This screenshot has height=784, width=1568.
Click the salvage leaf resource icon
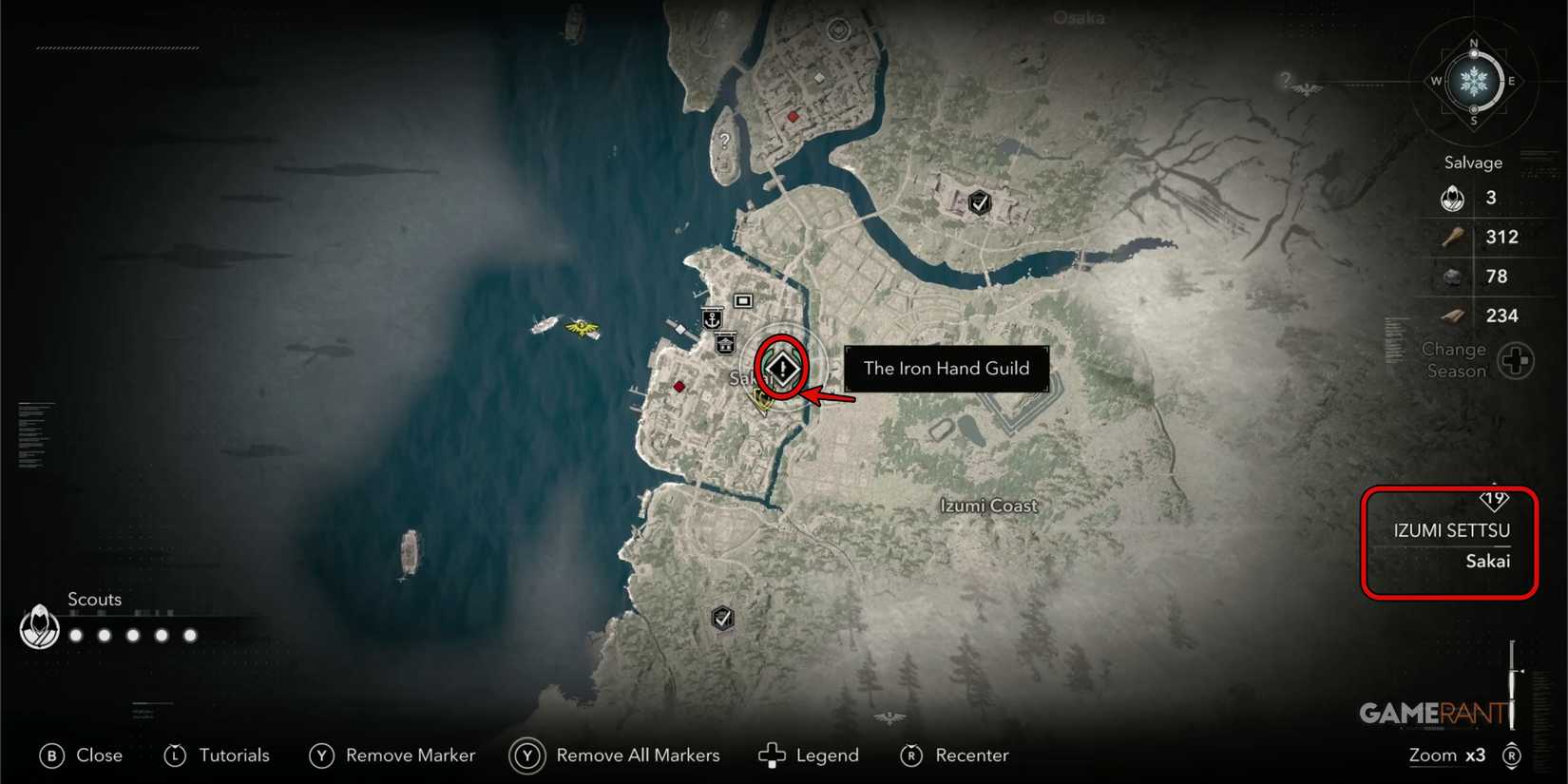click(x=1451, y=198)
